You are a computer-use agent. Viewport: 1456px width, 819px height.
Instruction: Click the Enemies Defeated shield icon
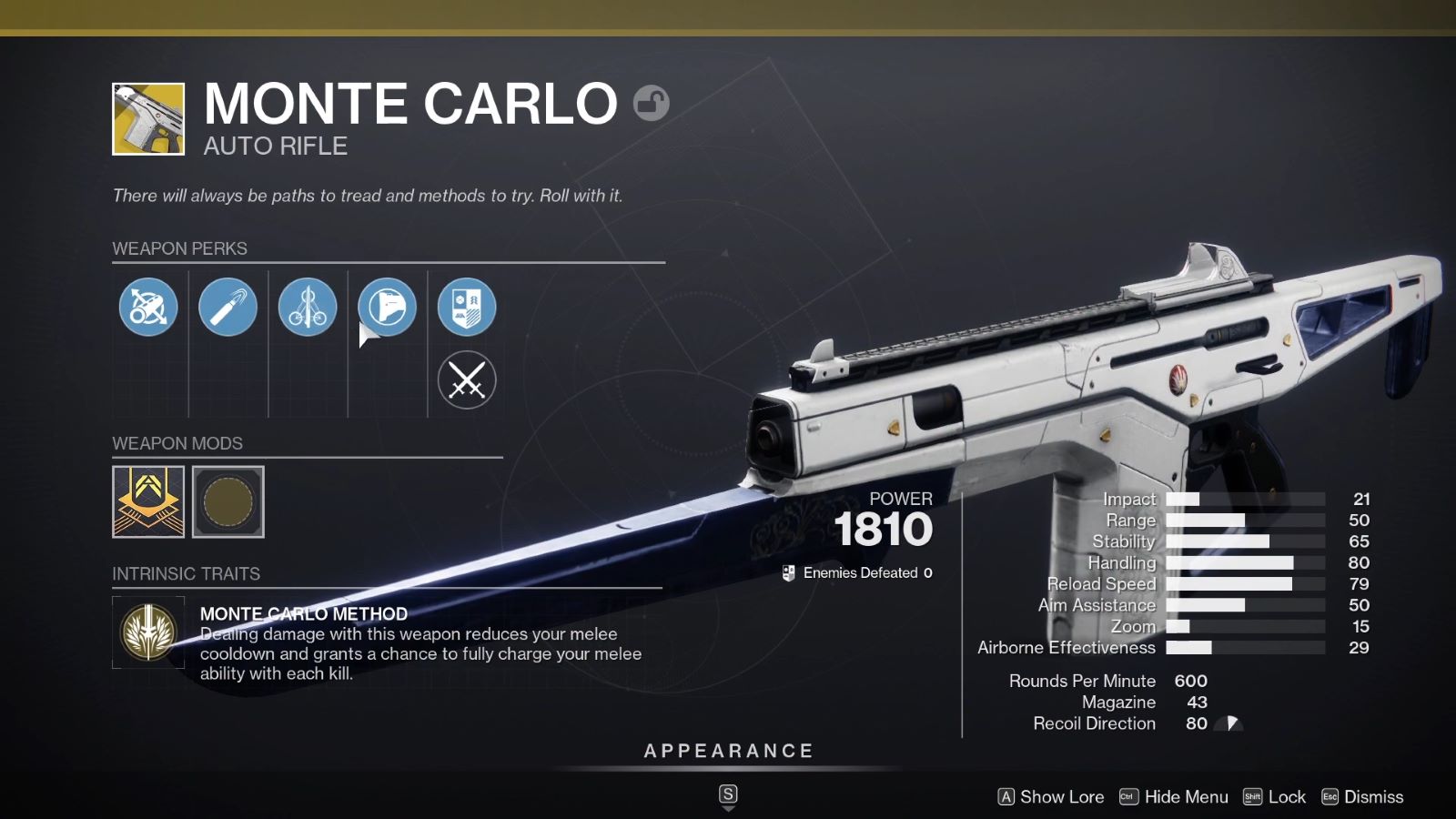coord(786,573)
